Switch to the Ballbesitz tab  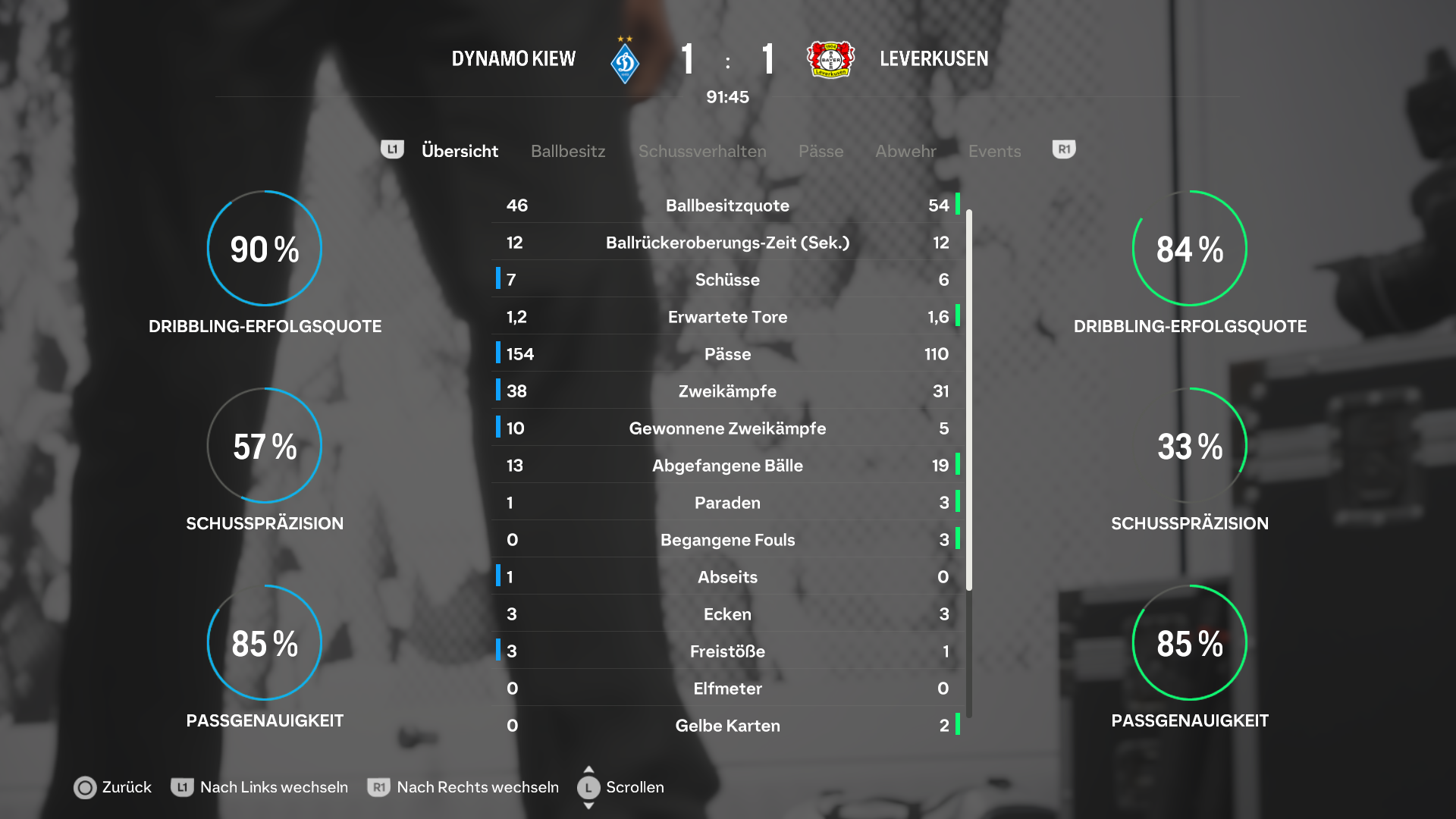pos(568,151)
